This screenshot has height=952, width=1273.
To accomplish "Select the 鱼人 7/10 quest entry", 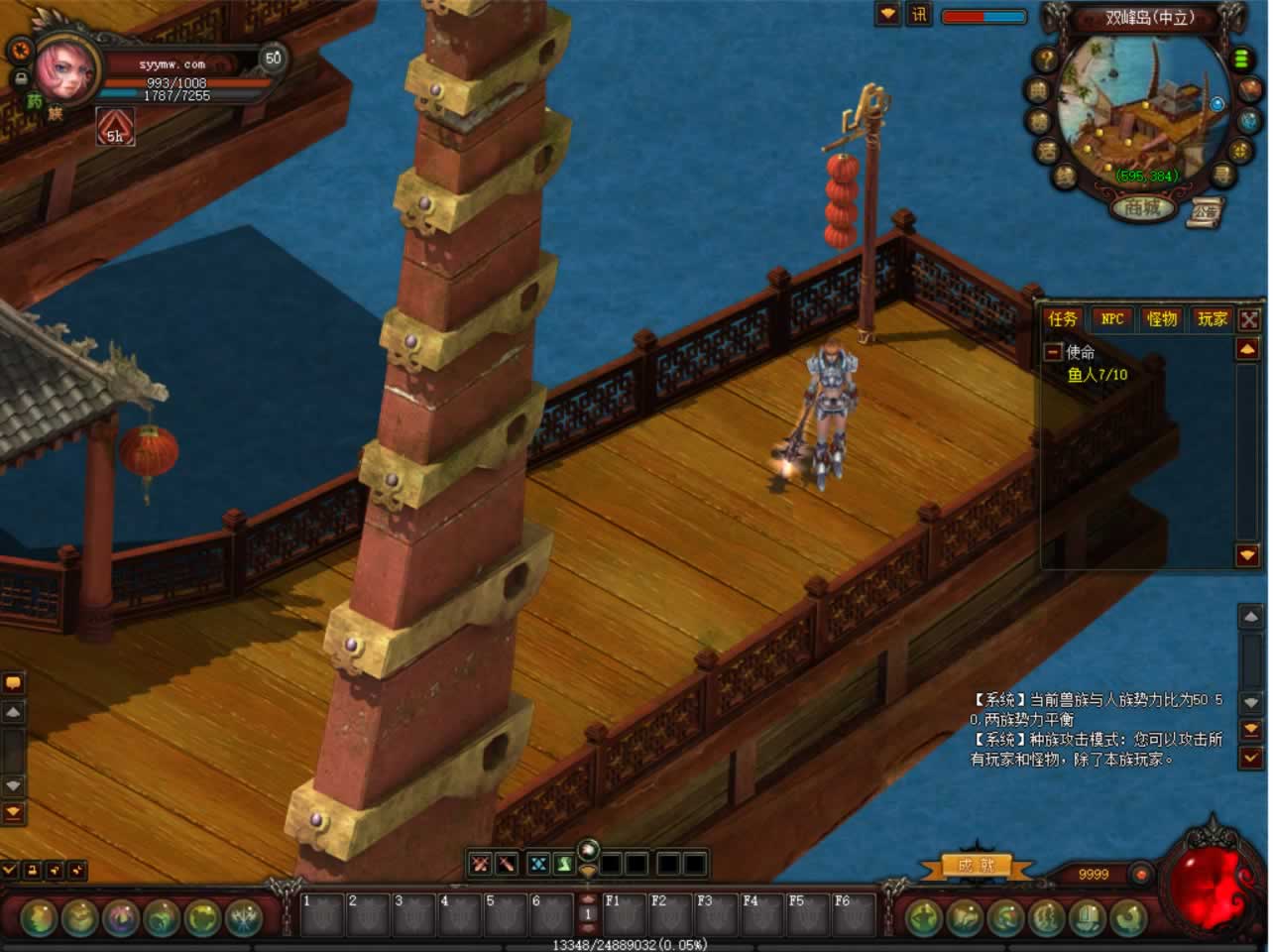I will [x=1097, y=375].
